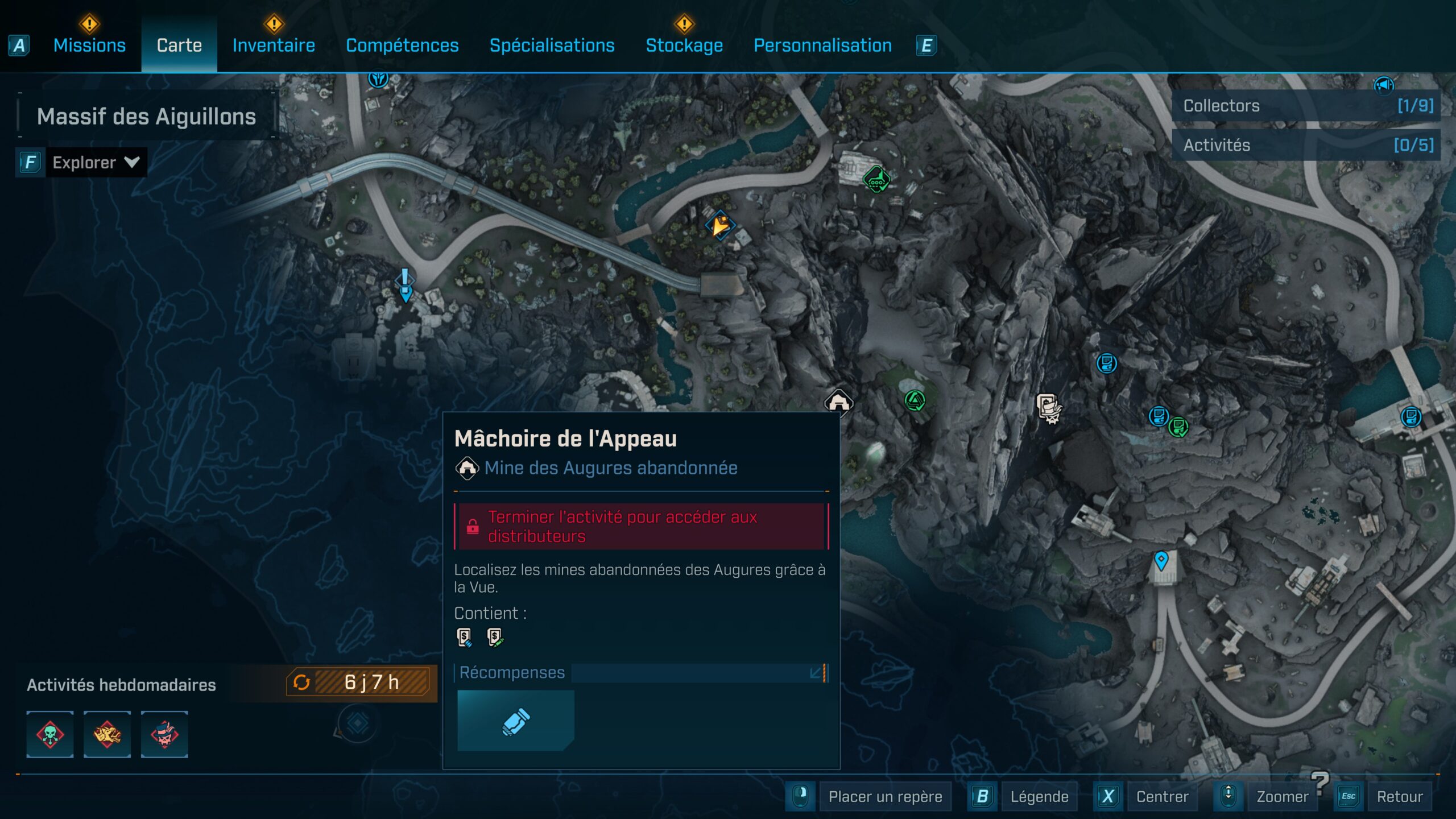Select the skull-with-hat weekly activity icon
Screen dimensions: 1456x819
coord(165,735)
